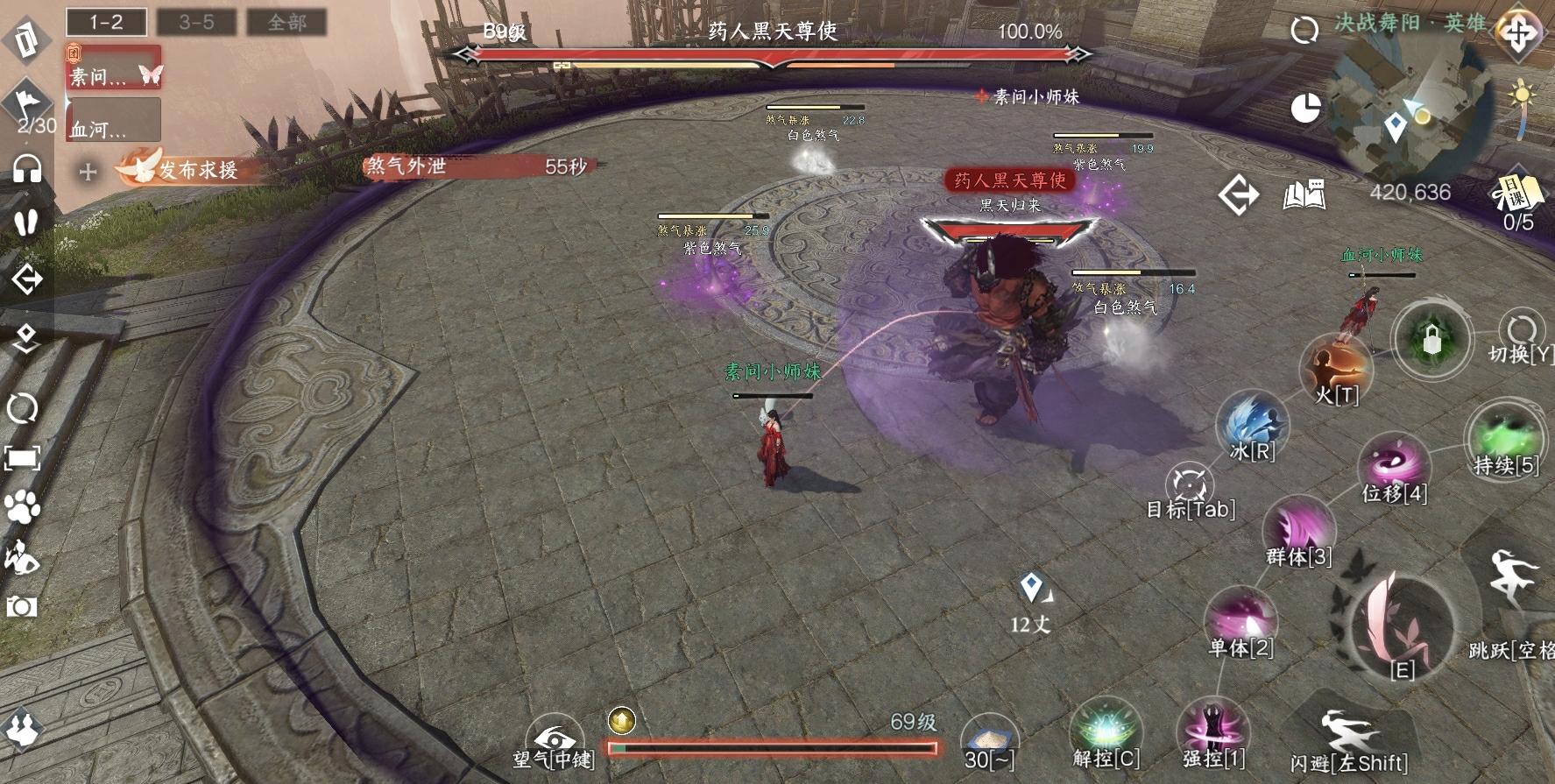Use the 解控[C] break-control skill
This screenshot has height=784, width=1555.
click(1106, 730)
